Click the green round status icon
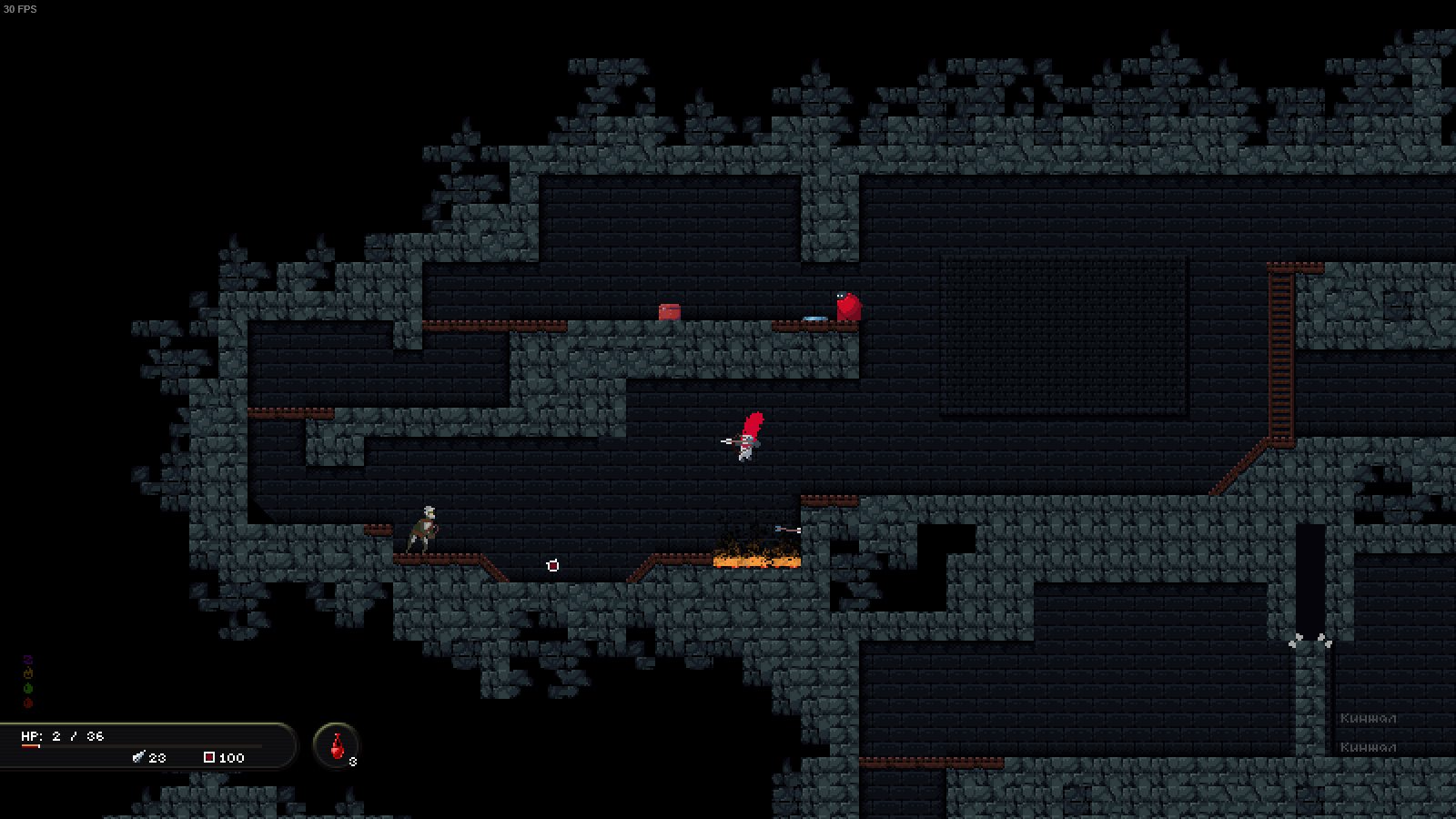 click(x=28, y=689)
